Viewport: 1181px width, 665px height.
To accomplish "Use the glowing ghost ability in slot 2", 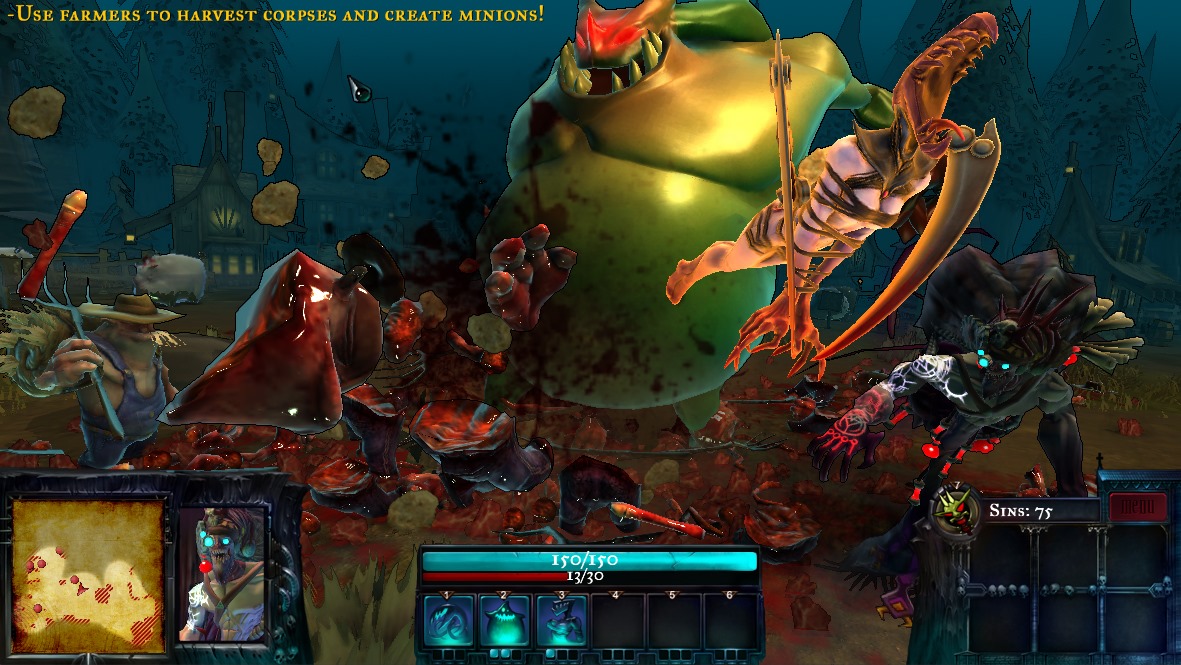I will point(504,621).
